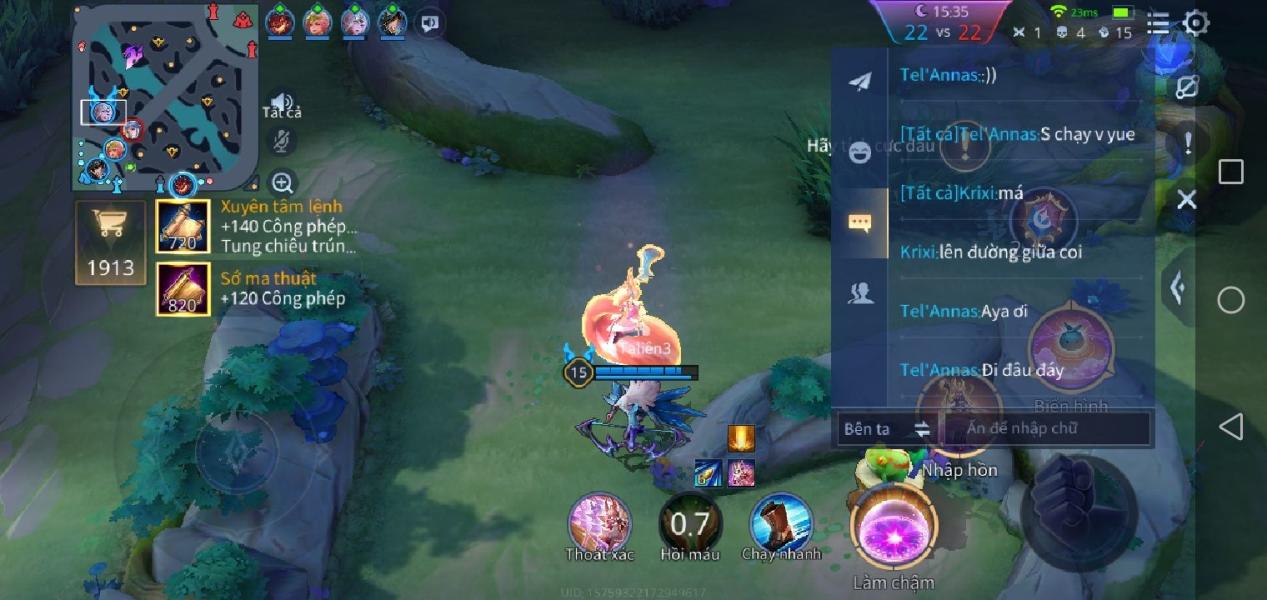Toggle the Bên ta chat channel
The image size is (1267, 600).
click(x=886, y=429)
